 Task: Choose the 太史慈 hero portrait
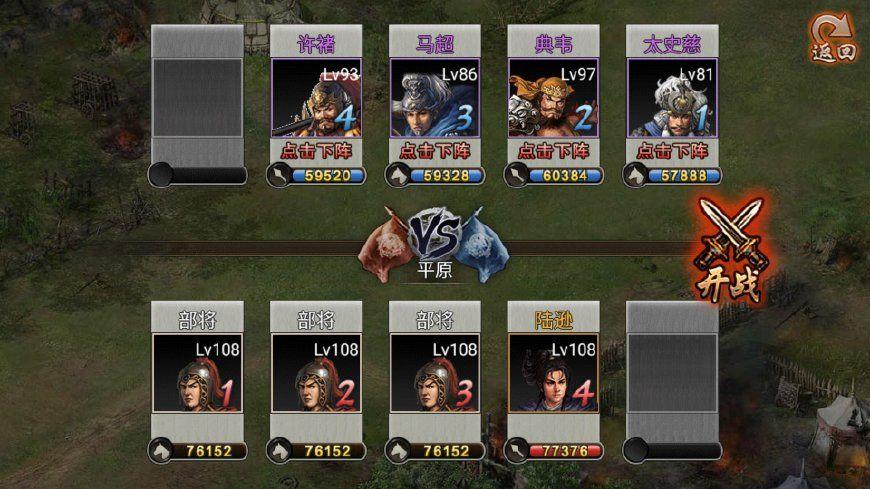672,98
